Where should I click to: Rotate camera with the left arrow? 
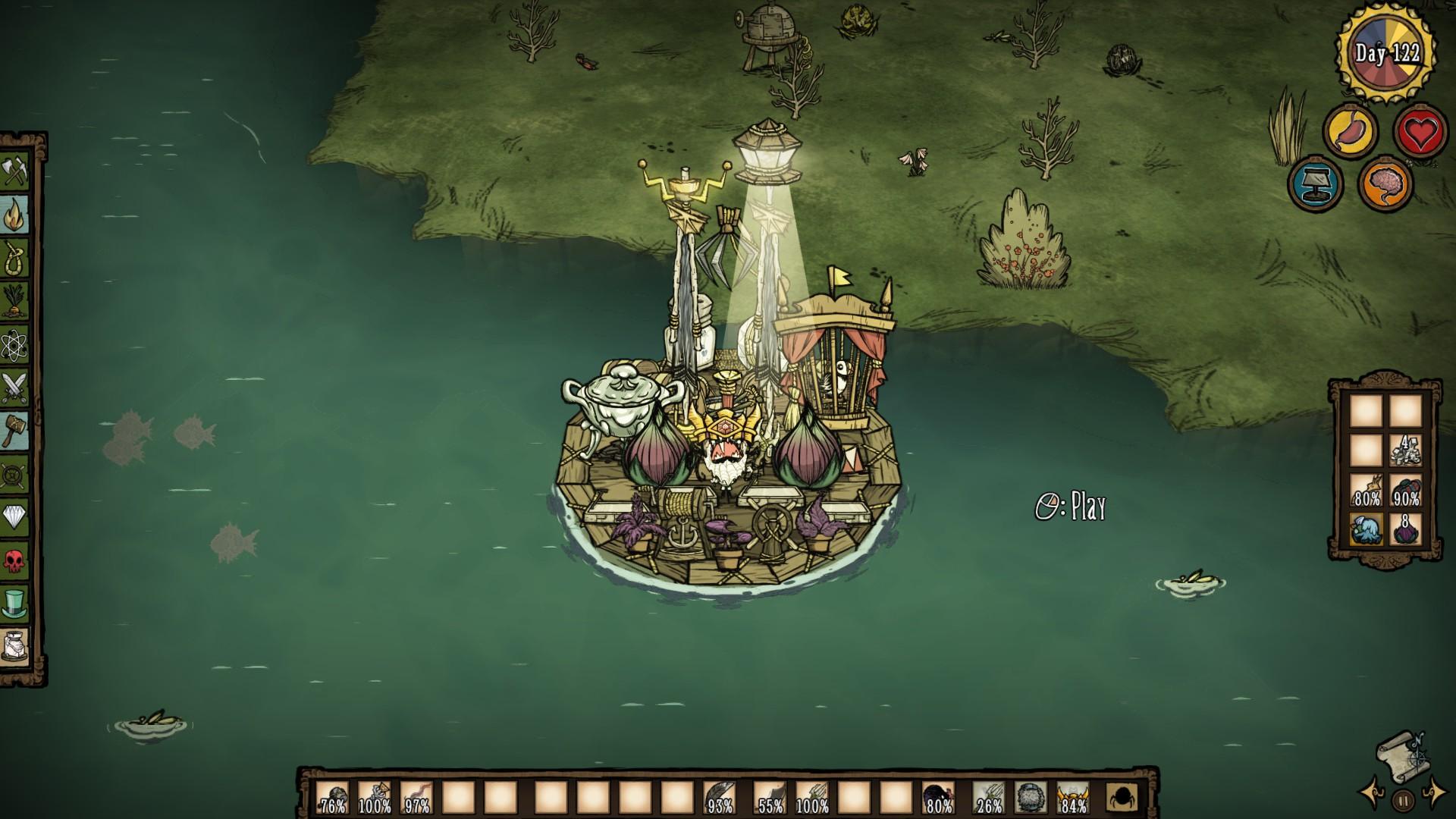[1371, 792]
